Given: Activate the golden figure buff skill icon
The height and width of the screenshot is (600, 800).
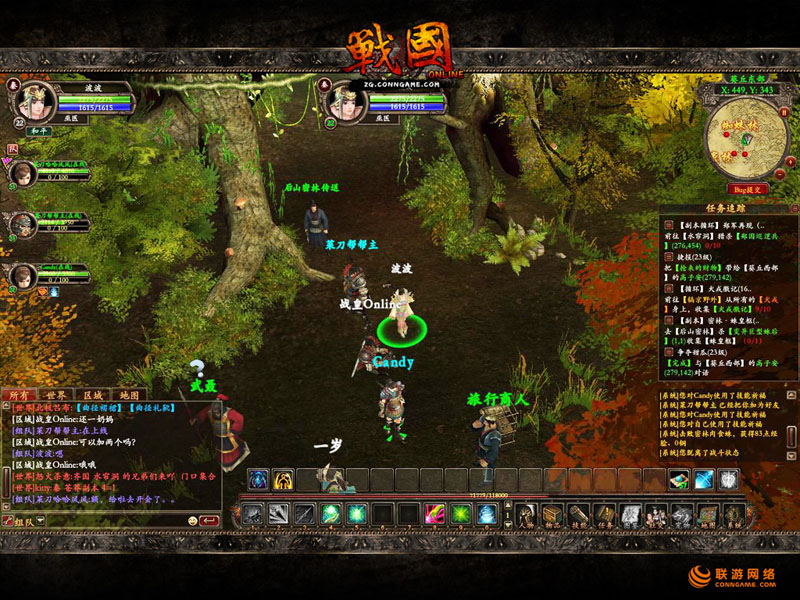Looking at the screenshot, I should [283, 480].
